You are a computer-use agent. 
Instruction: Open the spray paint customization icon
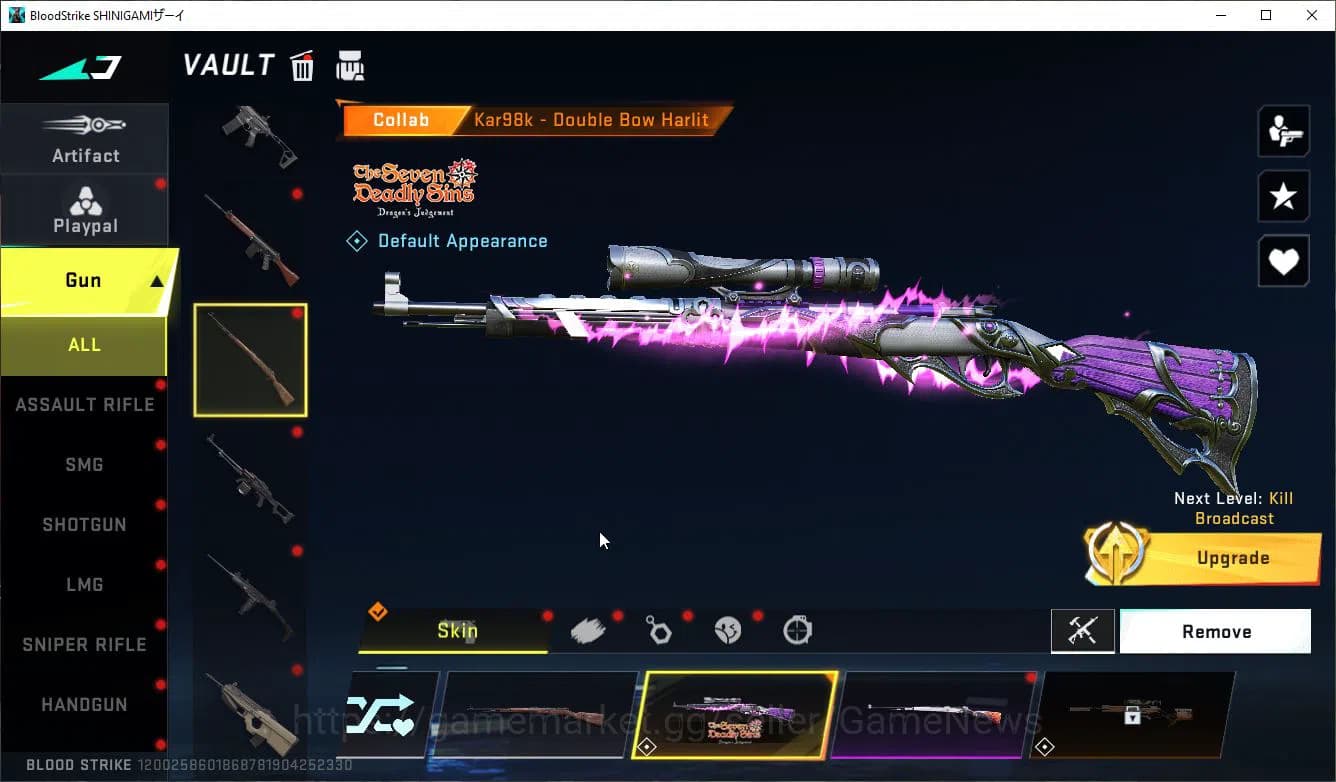(588, 629)
